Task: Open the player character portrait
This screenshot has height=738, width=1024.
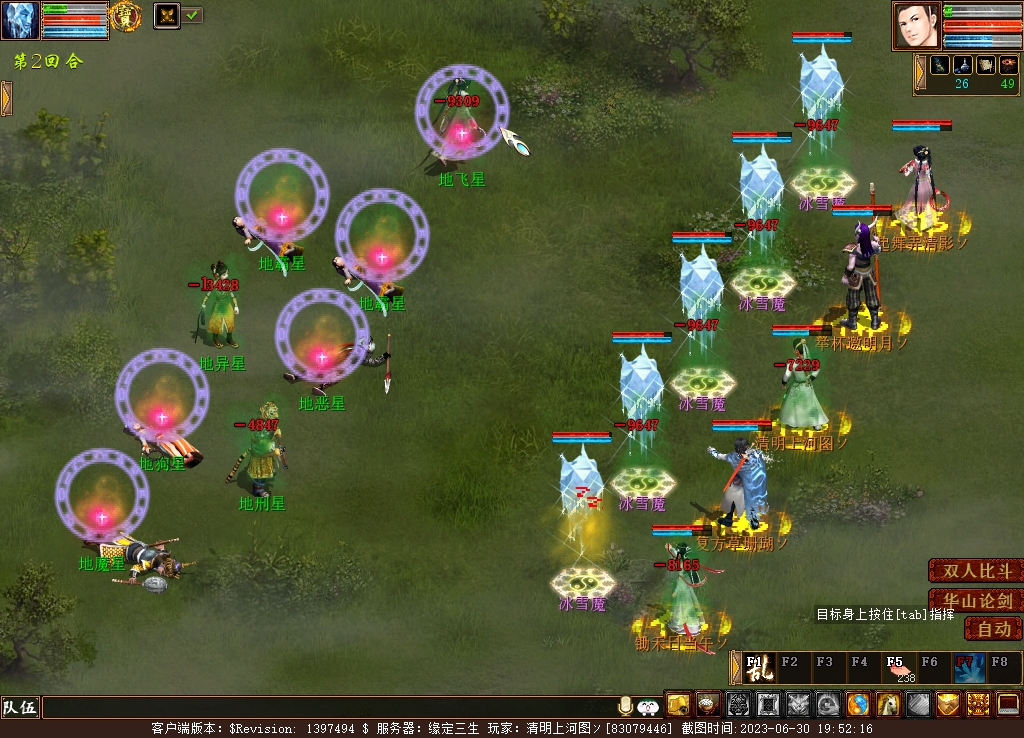Action: click(x=917, y=26)
